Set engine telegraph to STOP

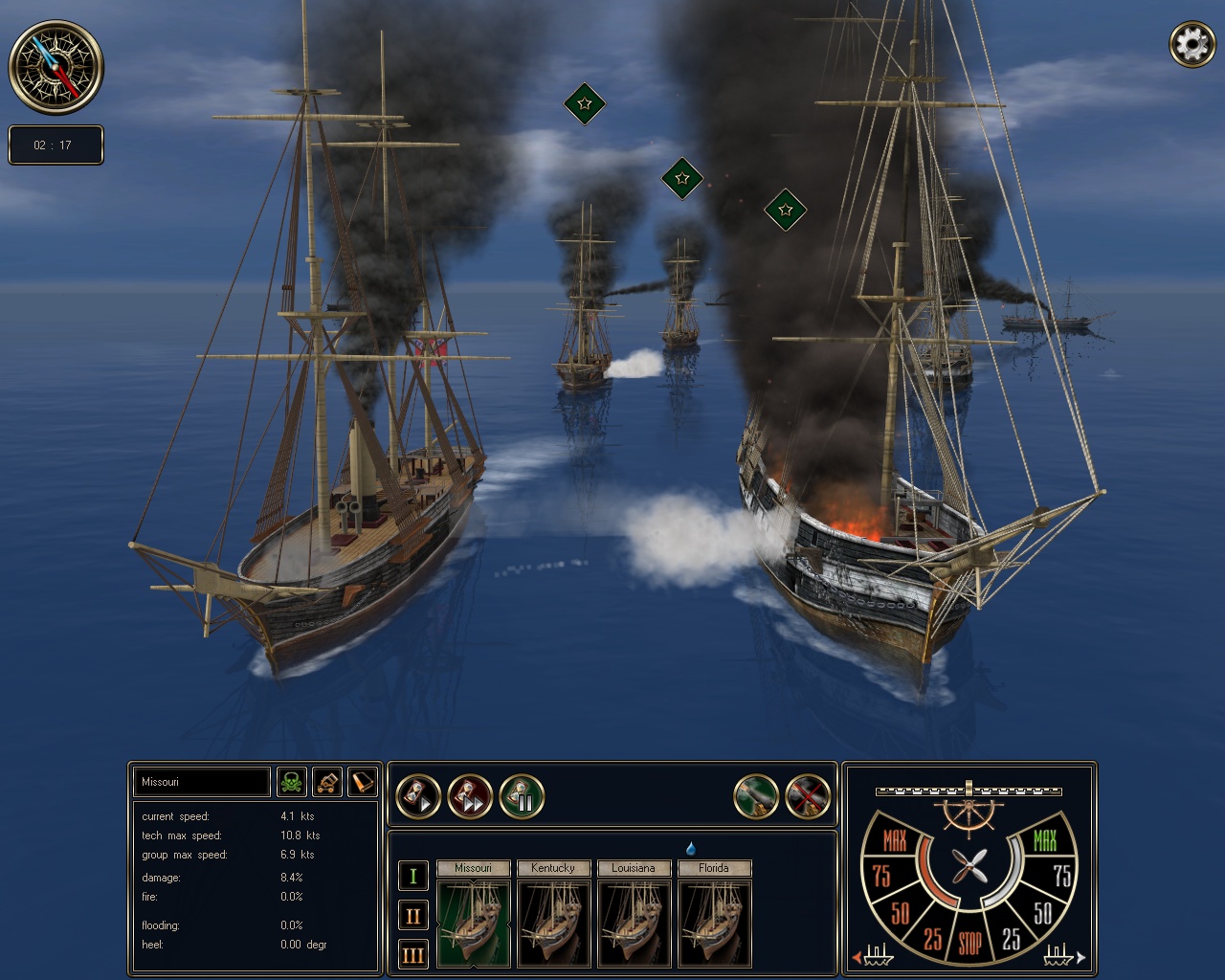pyautogui.click(x=970, y=939)
